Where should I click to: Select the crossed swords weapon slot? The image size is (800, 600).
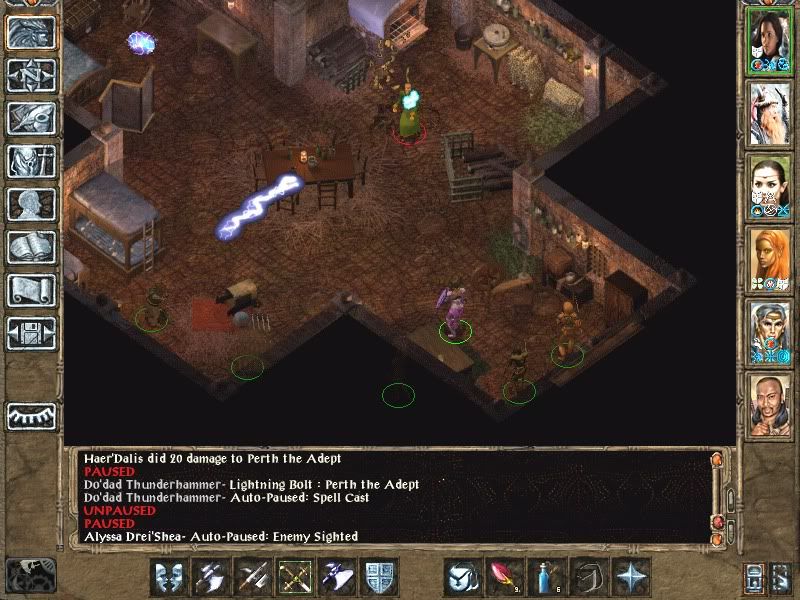tap(254, 577)
